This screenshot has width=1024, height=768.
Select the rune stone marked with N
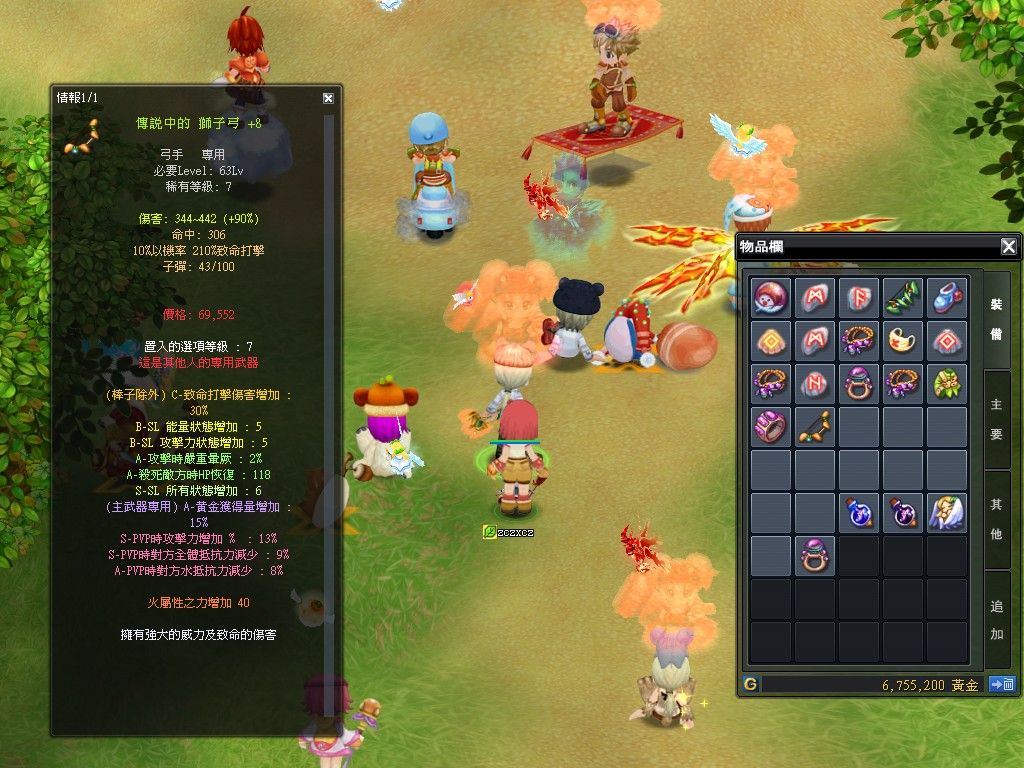coord(815,384)
